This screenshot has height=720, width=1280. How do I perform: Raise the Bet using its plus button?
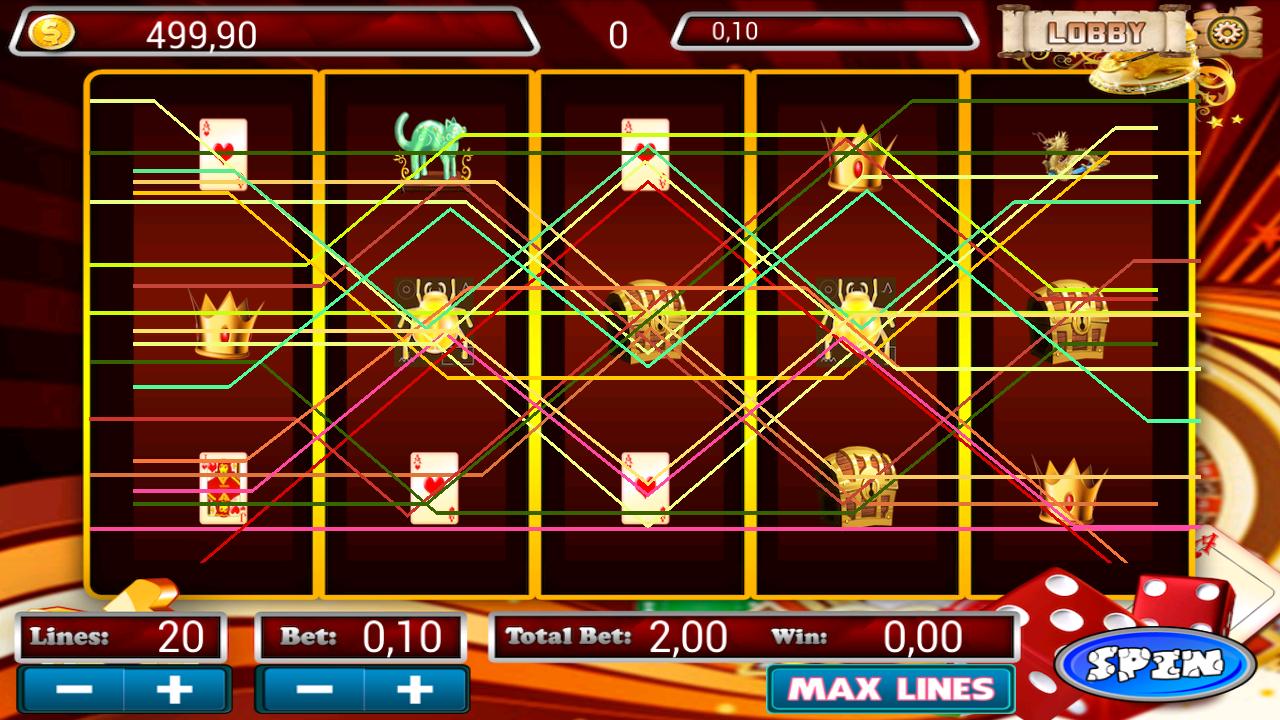[x=415, y=688]
